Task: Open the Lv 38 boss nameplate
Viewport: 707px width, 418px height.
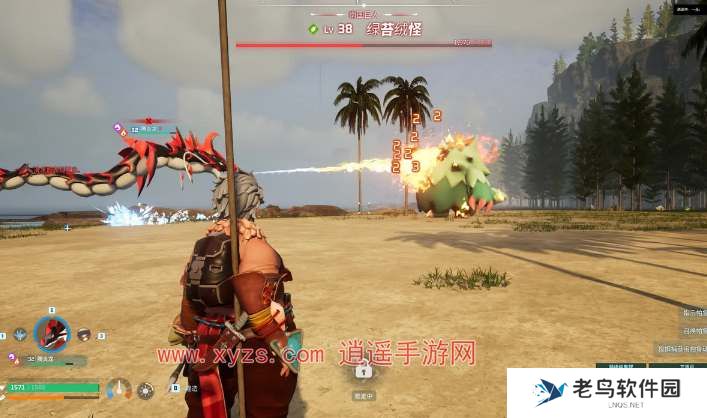Action: [x=364, y=30]
